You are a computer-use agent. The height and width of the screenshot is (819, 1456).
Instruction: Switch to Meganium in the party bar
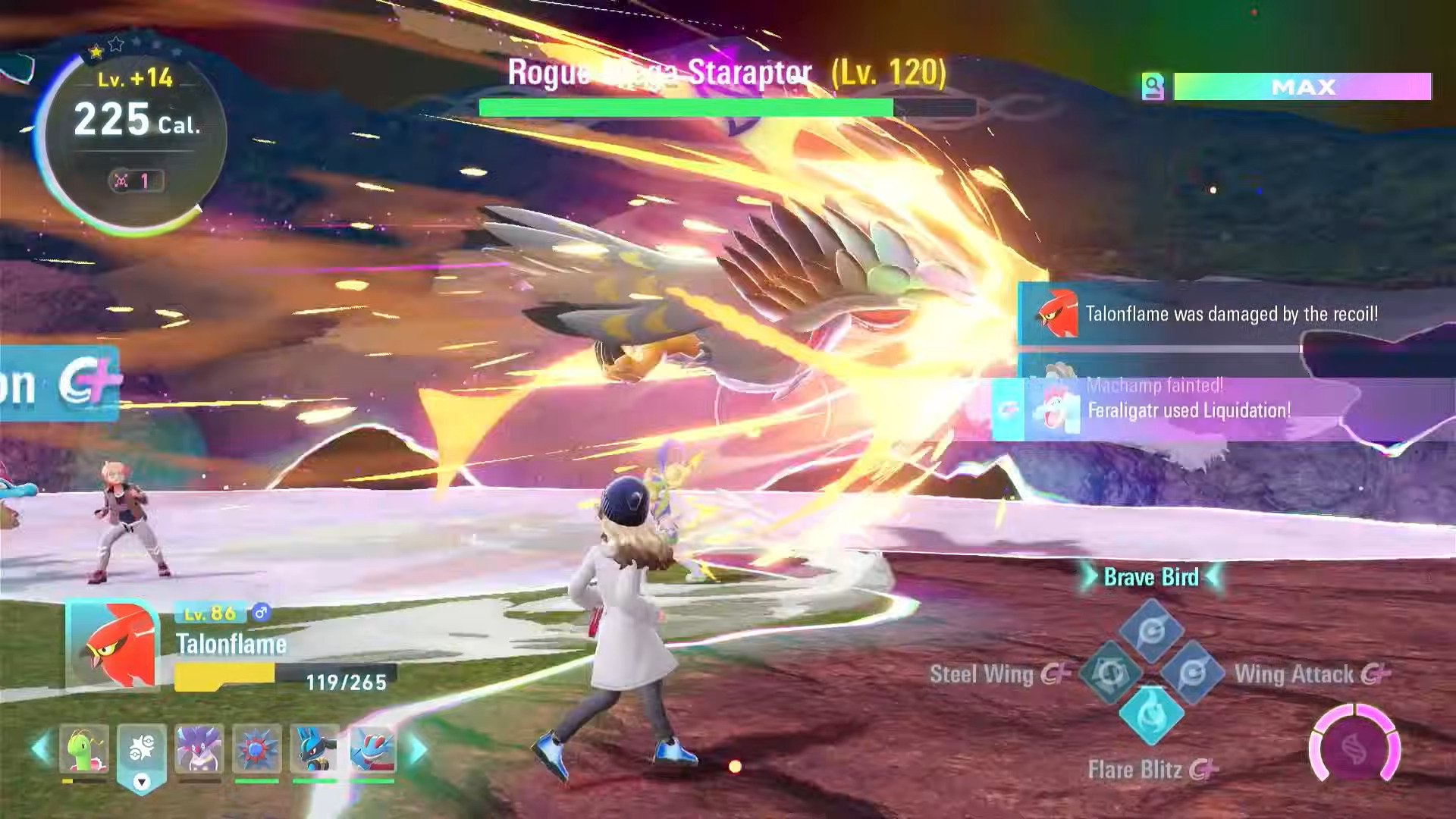pyautogui.click(x=84, y=749)
